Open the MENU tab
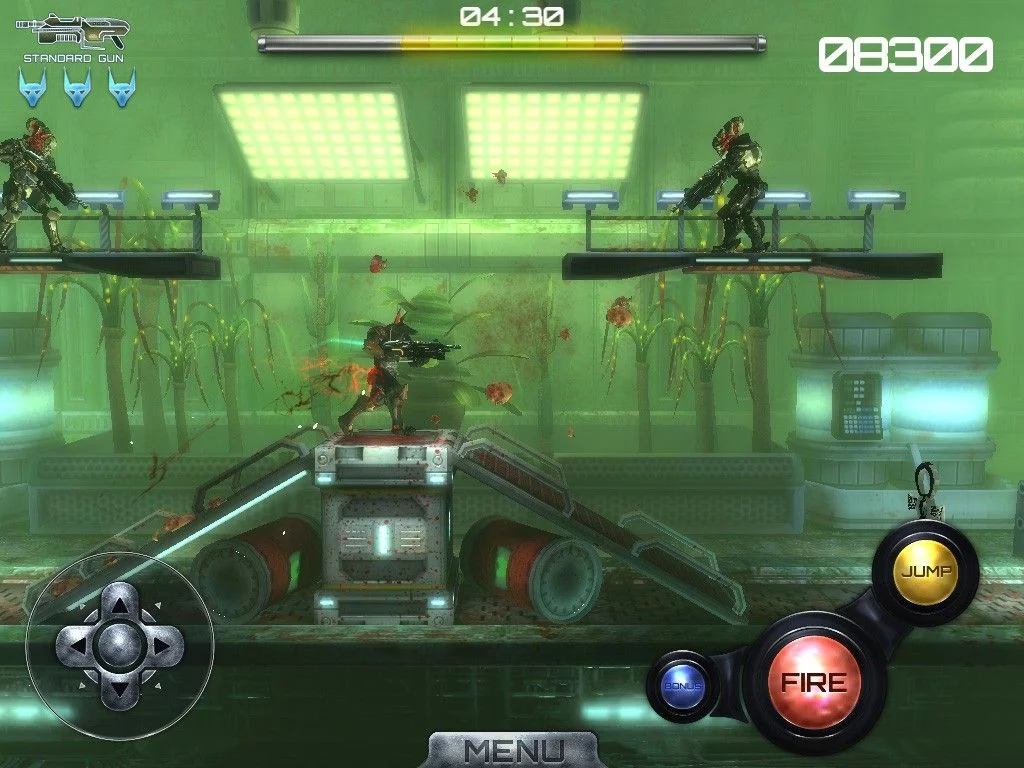The width and height of the screenshot is (1024, 768). tap(514, 750)
